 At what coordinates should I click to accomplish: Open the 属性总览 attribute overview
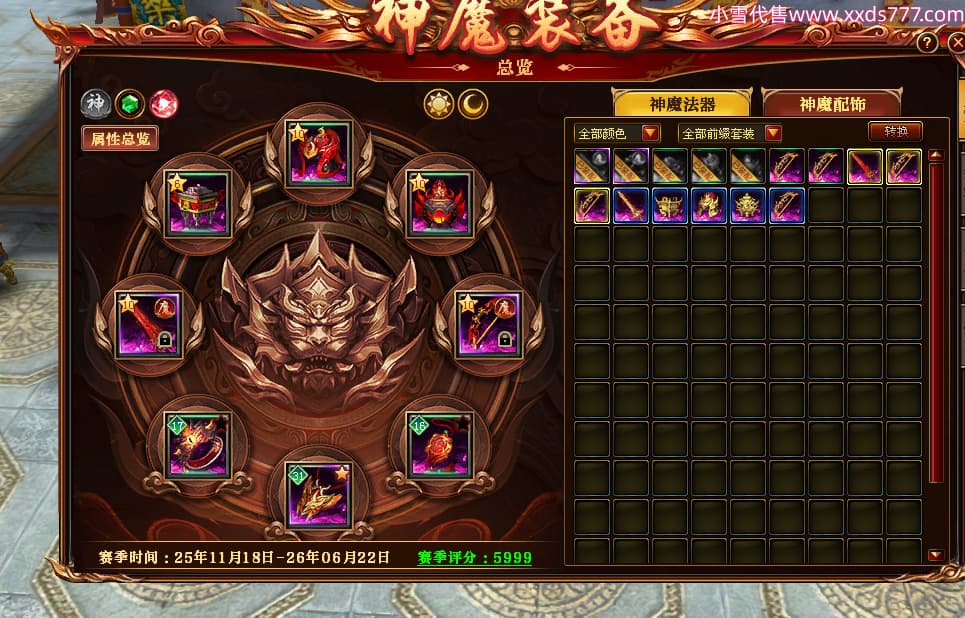(x=120, y=139)
